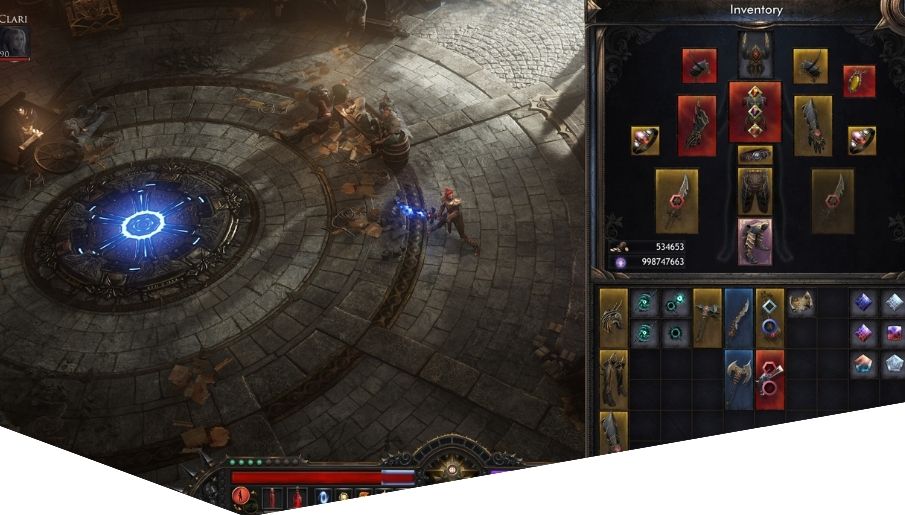The image size is (905, 515).
Task: Pick the double-bladed axe in backpack
Action: coord(738,379)
